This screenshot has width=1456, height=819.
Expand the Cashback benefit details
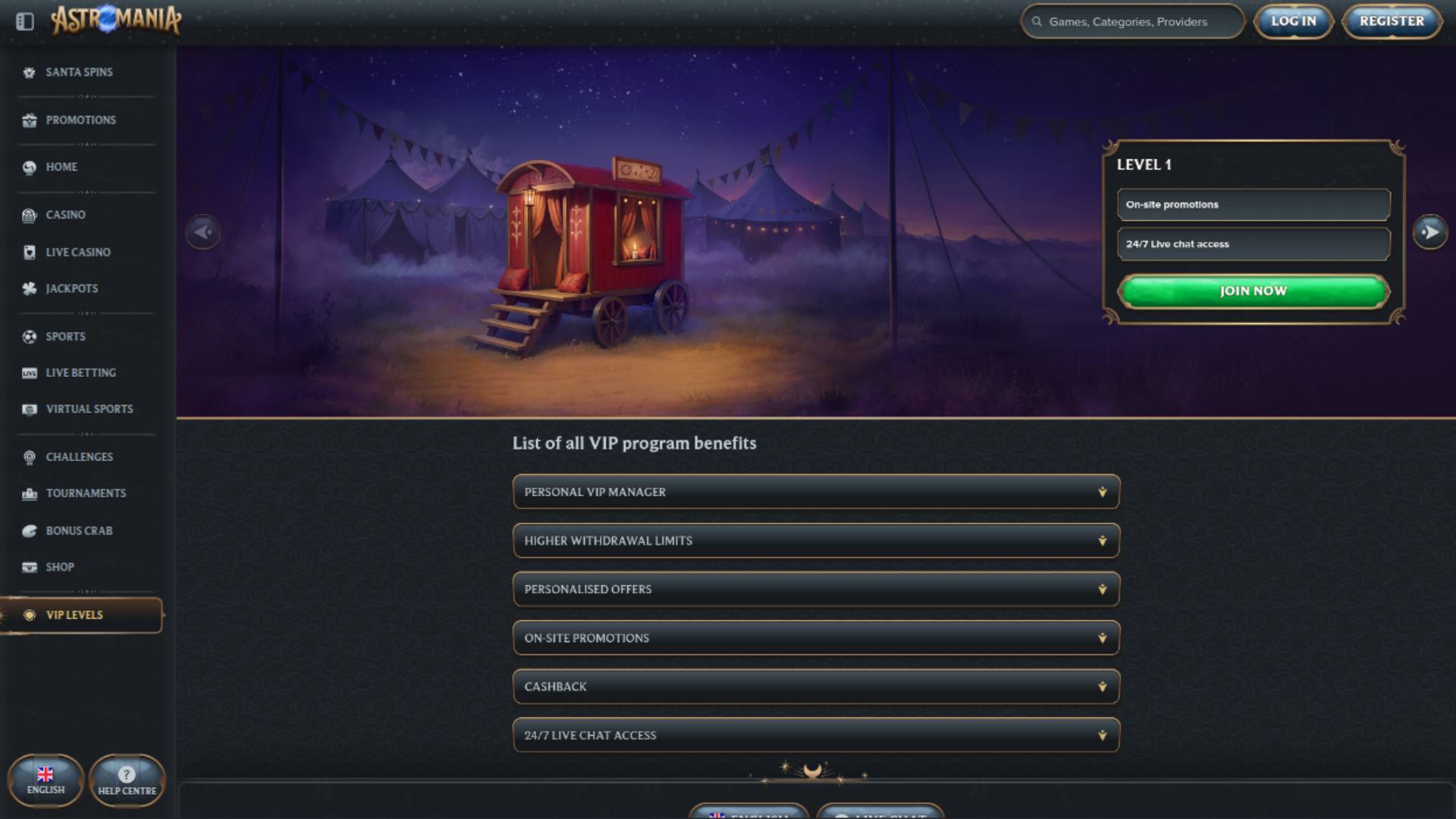click(x=816, y=686)
